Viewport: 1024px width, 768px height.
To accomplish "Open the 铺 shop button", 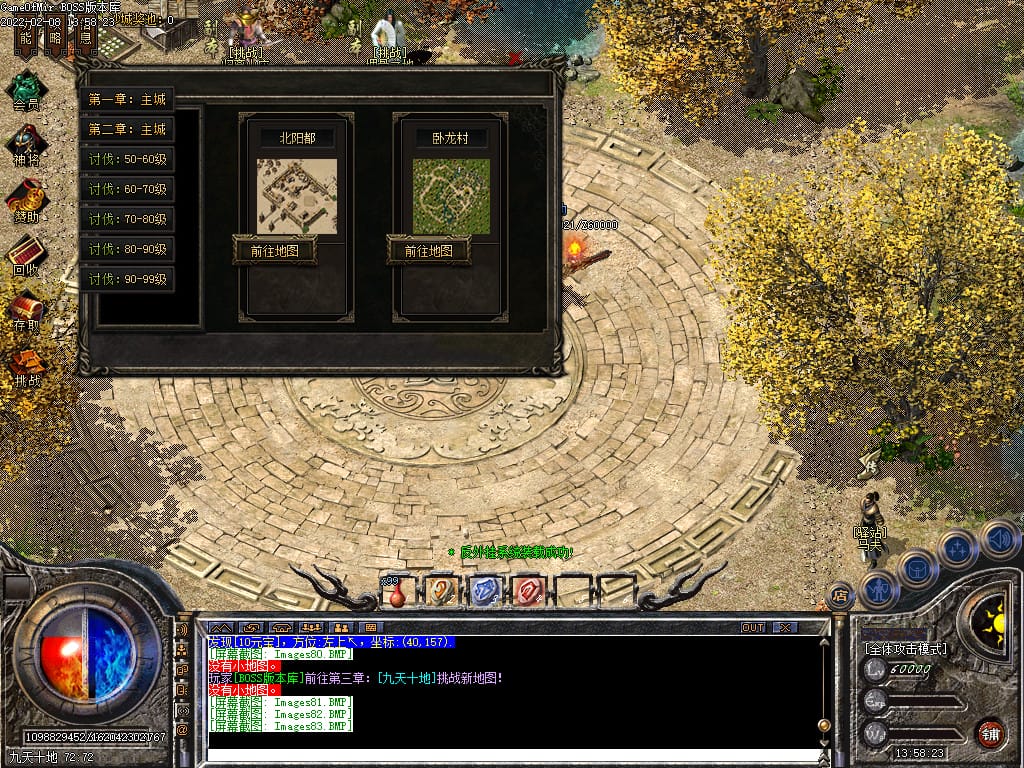I will pyautogui.click(x=991, y=732).
